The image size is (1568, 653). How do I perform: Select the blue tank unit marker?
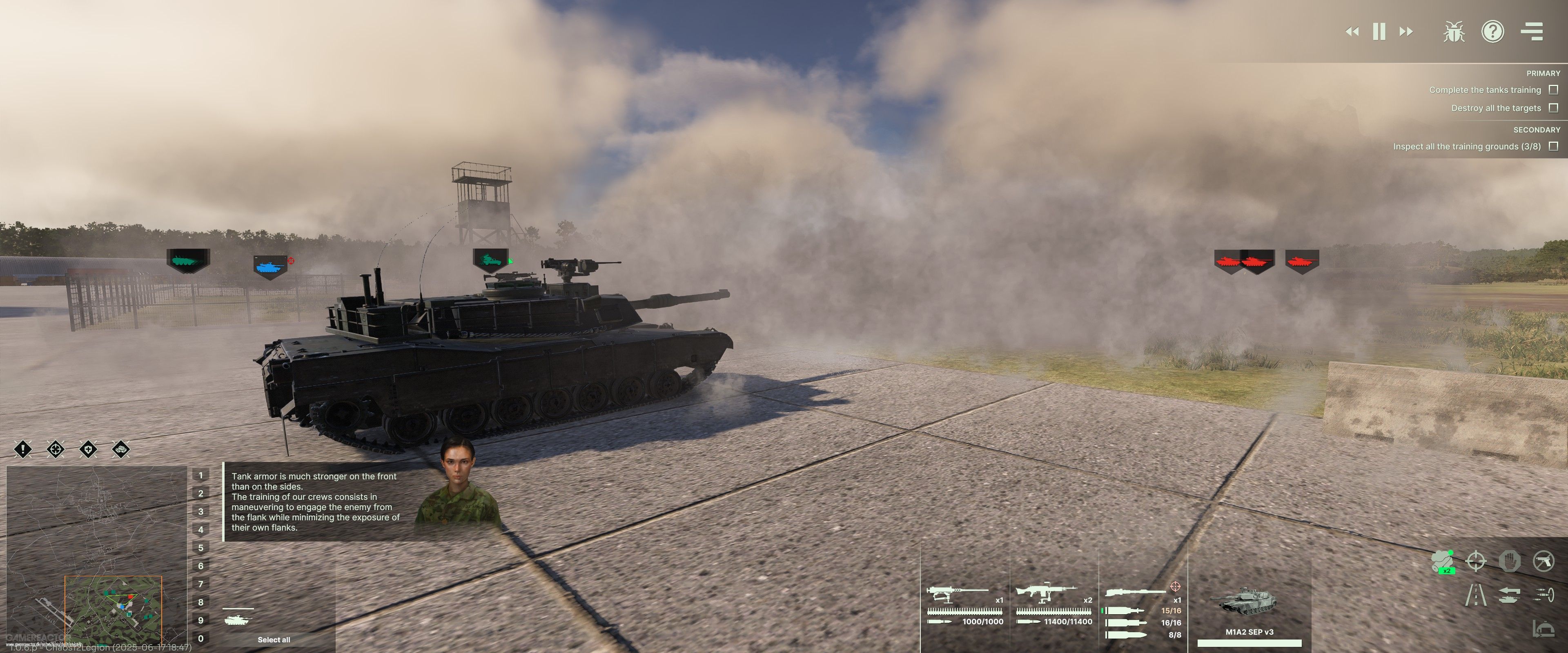pyautogui.click(x=269, y=266)
